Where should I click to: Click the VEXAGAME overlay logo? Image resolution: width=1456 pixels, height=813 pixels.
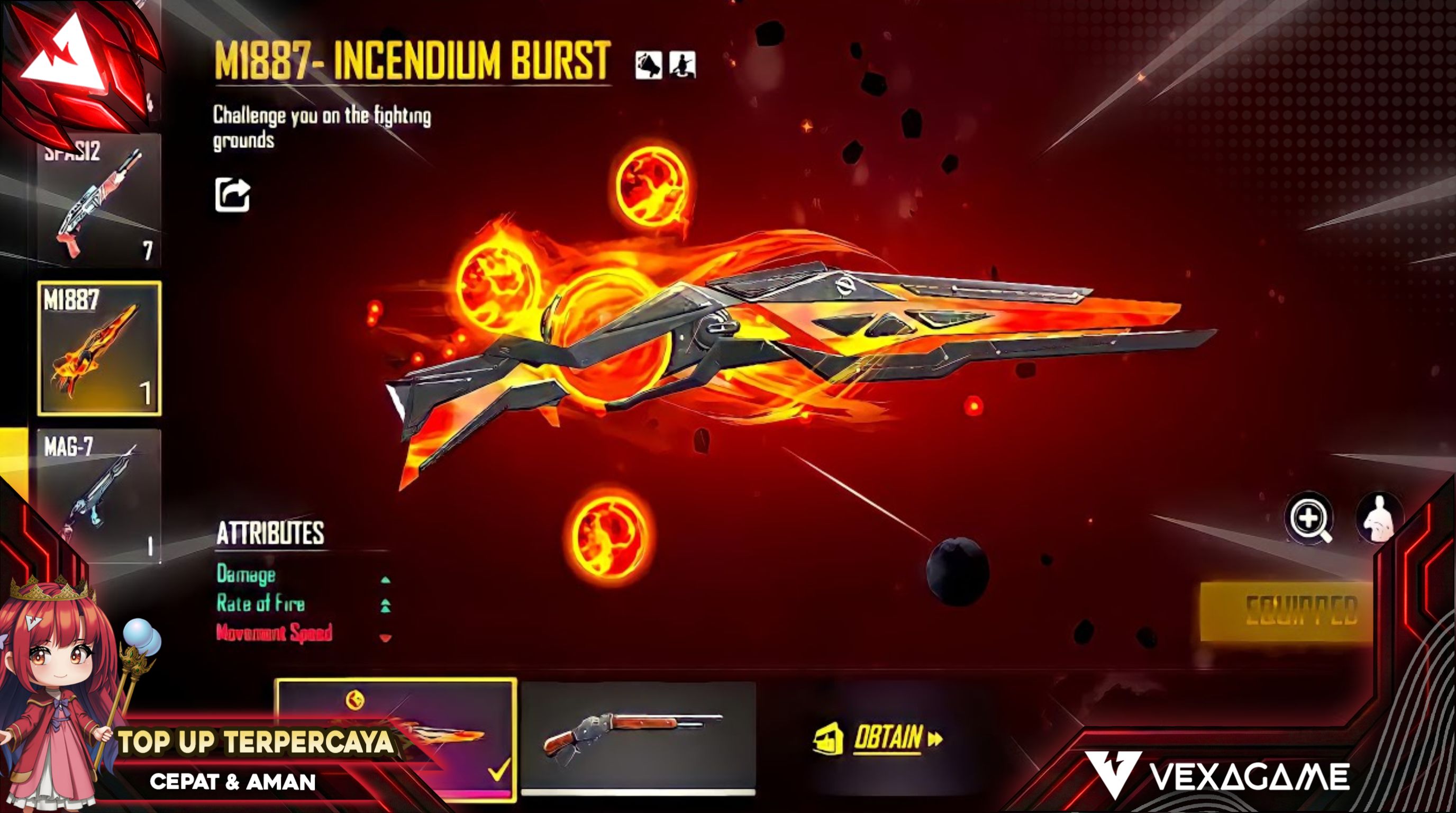[x=1217, y=776]
